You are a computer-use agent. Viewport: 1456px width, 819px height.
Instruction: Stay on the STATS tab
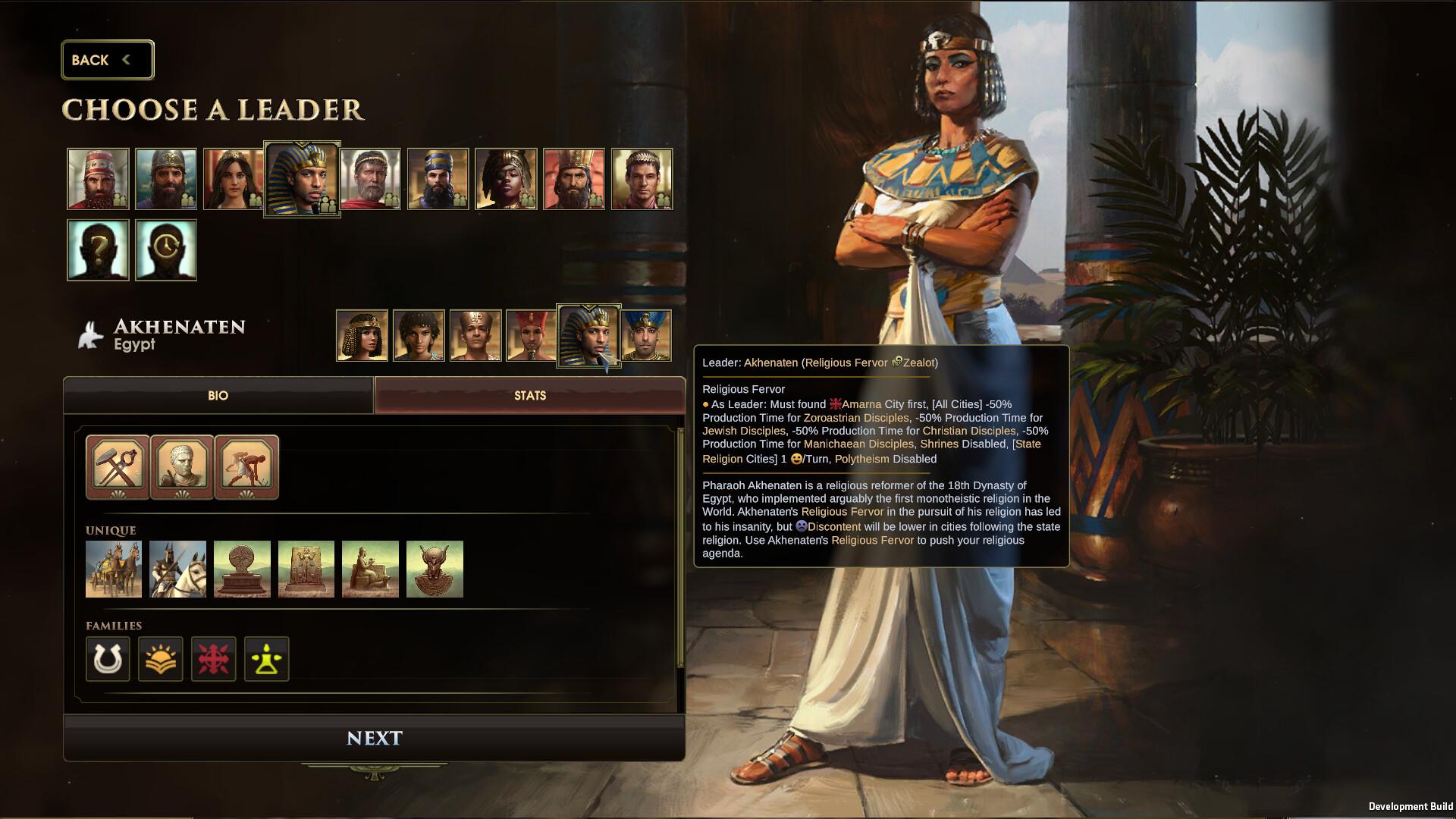click(529, 395)
